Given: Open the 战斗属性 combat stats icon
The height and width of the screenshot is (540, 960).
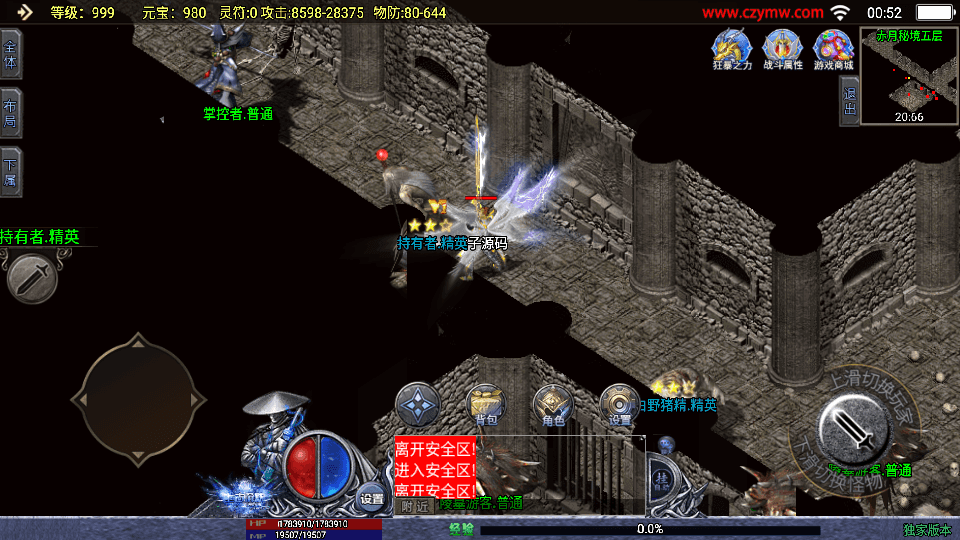Looking at the screenshot, I should [x=782, y=46].
